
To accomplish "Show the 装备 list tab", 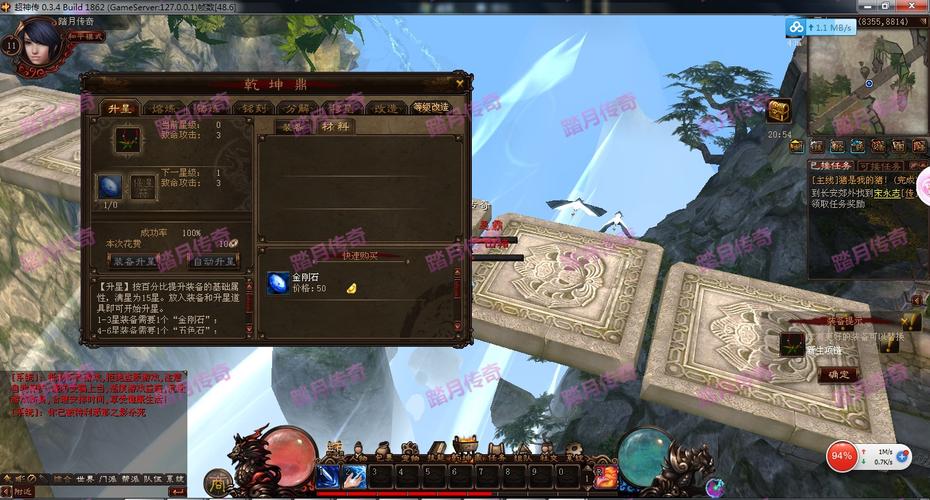I will click(292, 126).
